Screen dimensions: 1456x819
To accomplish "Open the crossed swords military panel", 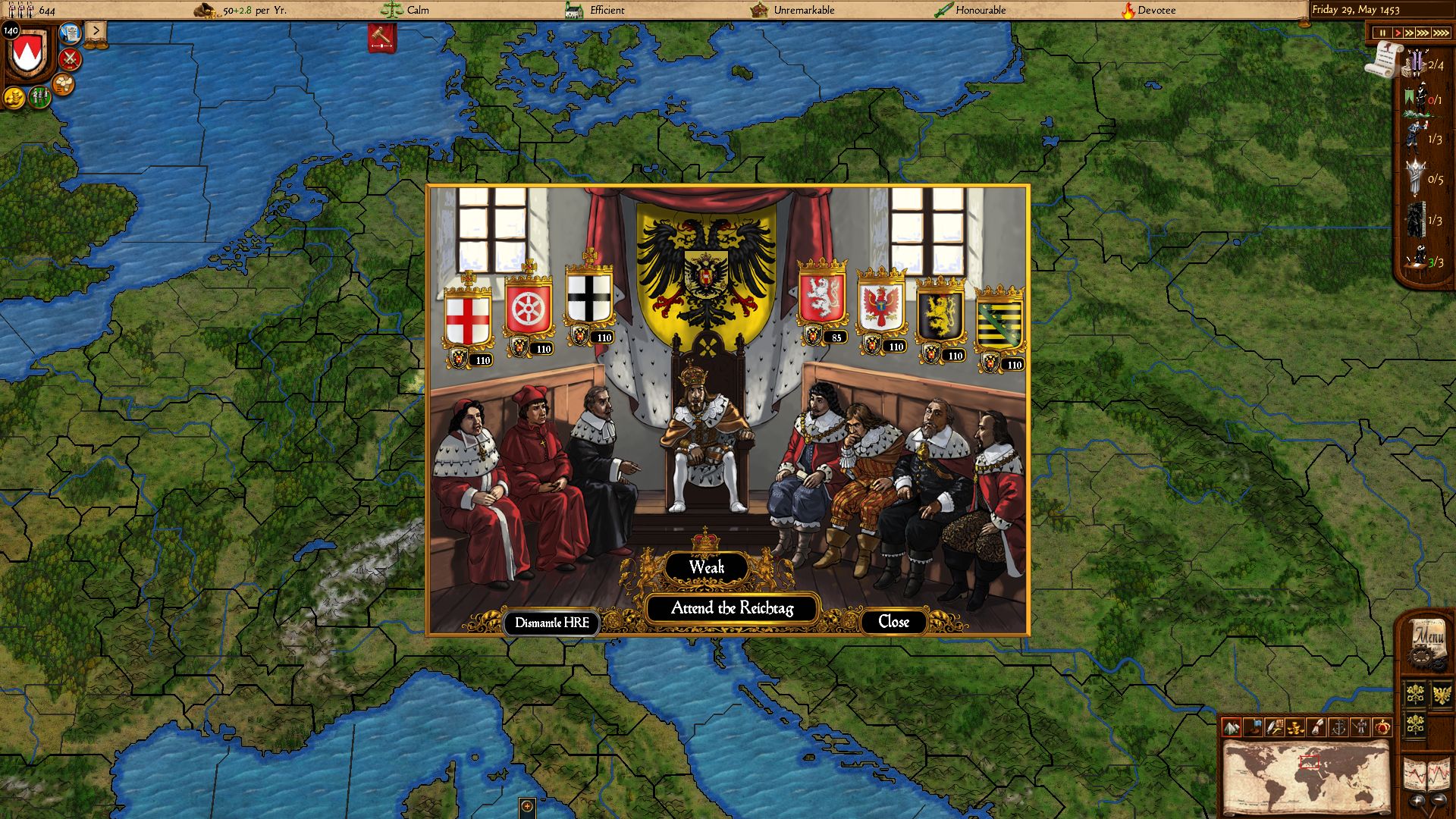I will click(x=71, y=58).
